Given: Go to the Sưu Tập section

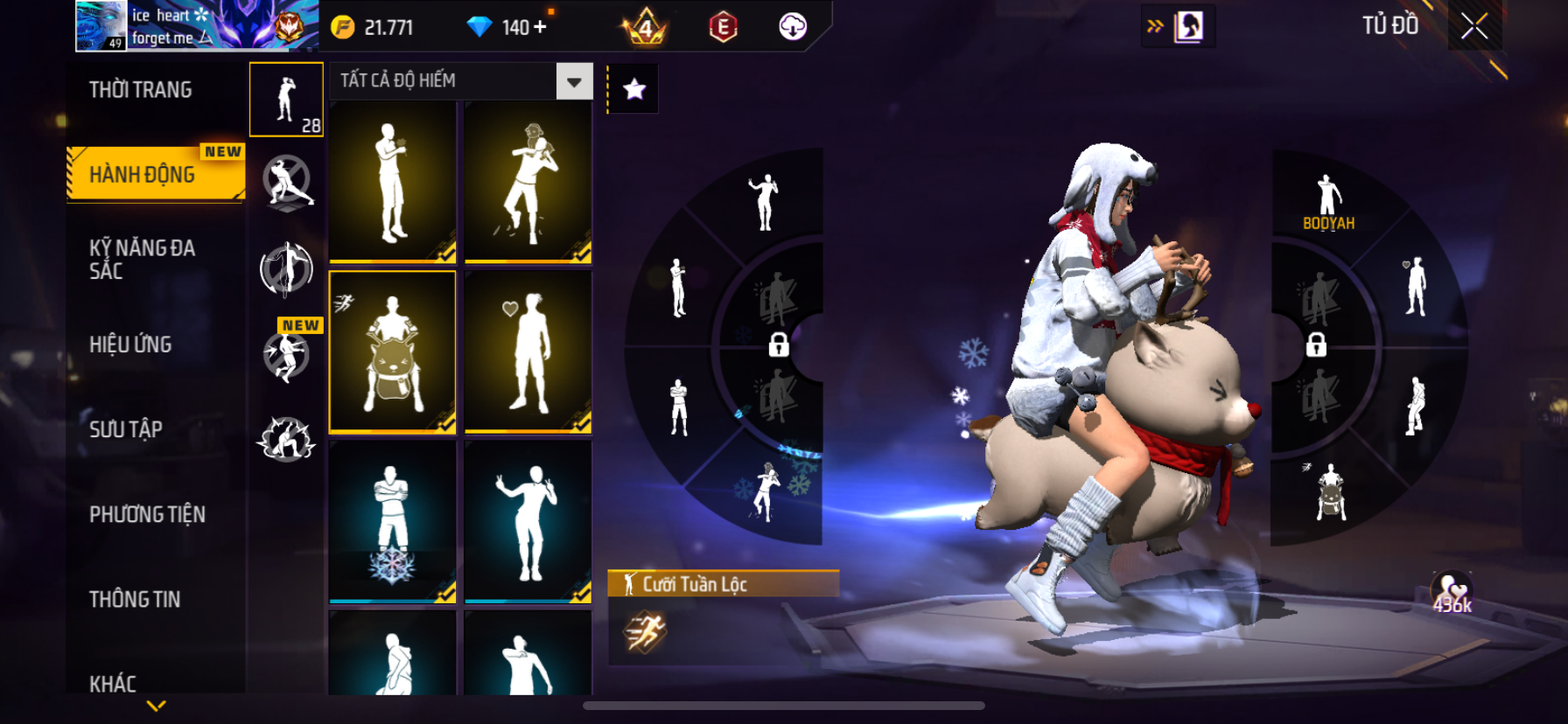Looking at the screenshot, I should pyautogui.click(x=126, y=429).
